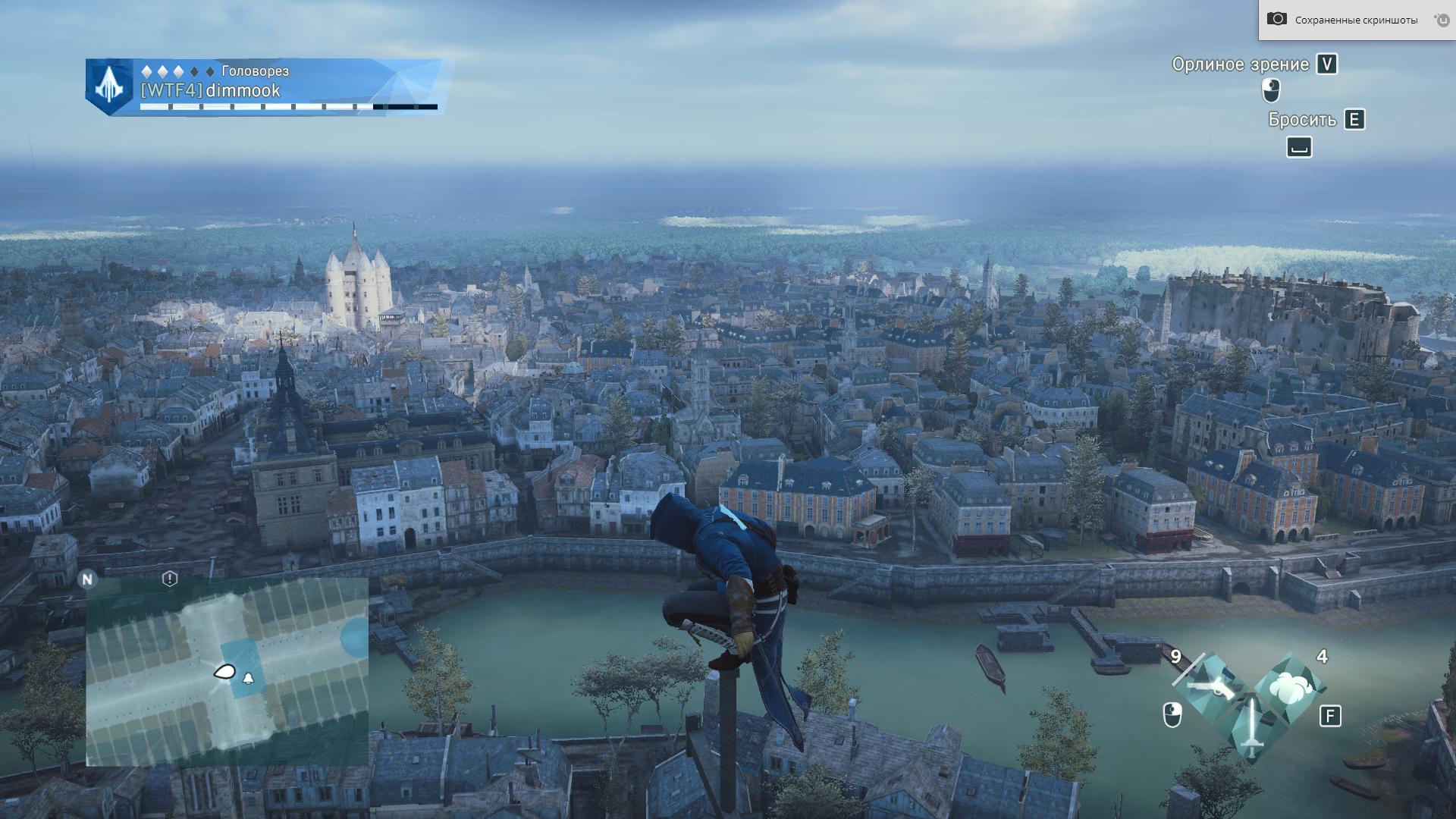Click the bell marker on the minimap

[x=248, y=678]
